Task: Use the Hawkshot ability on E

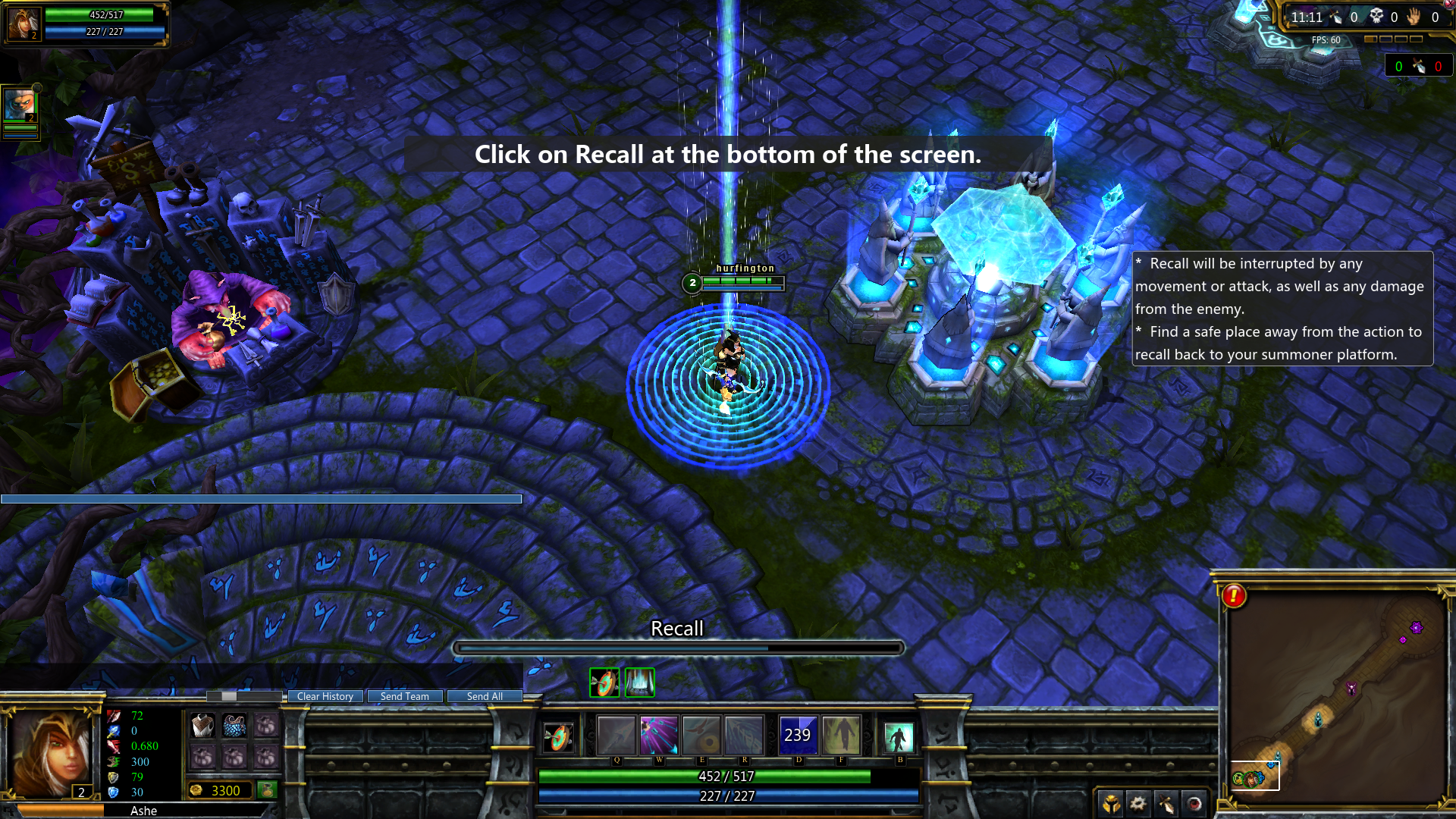Action: (x=701, y=735)
